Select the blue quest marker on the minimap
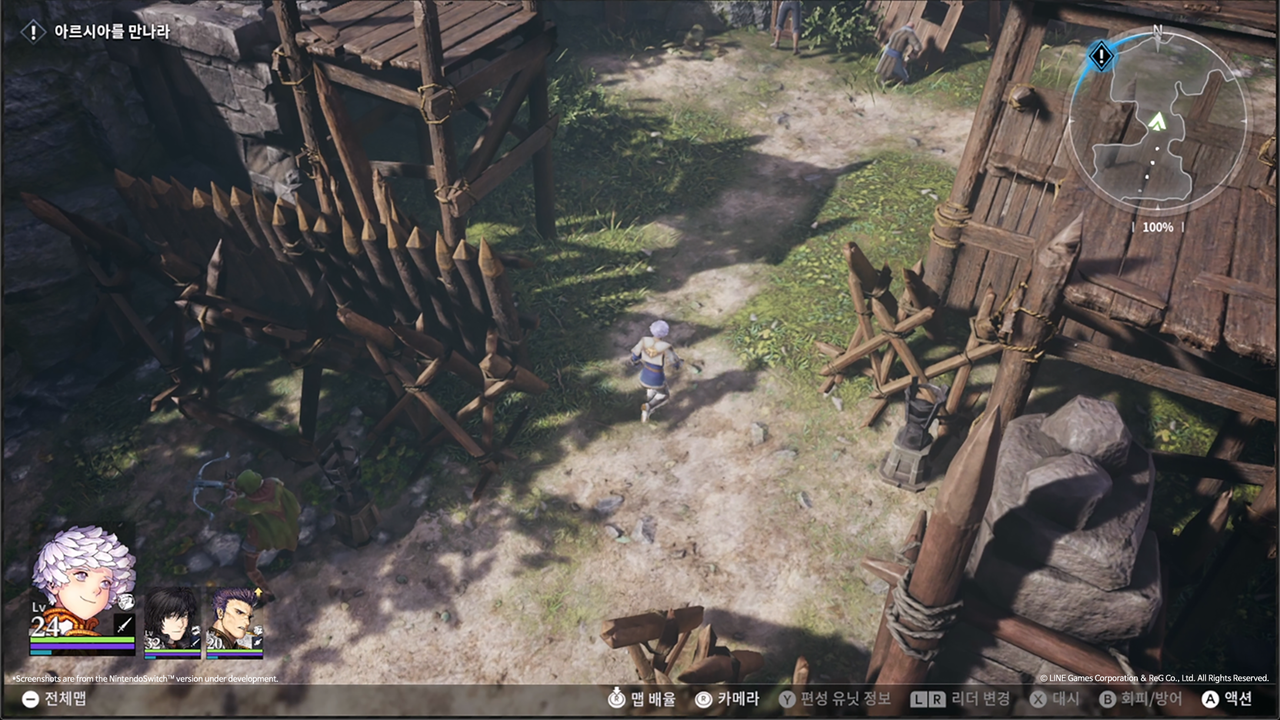1280x720 pixels. click(1101, 56)
